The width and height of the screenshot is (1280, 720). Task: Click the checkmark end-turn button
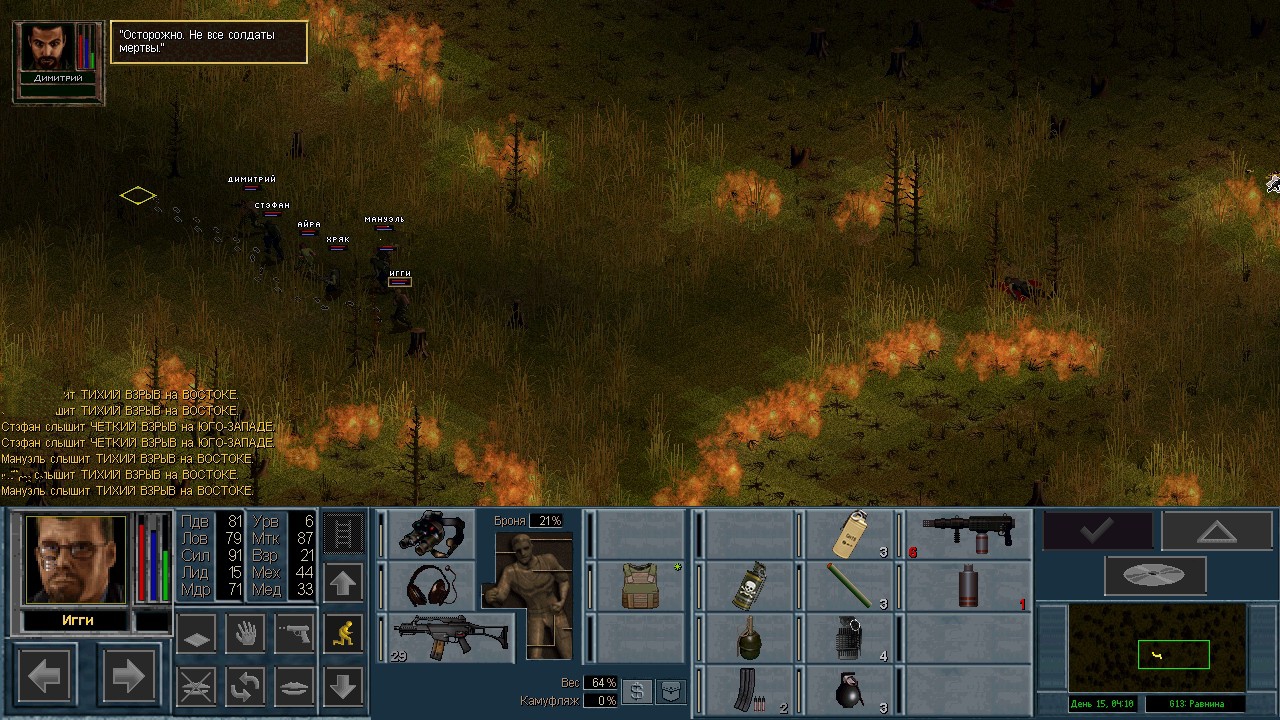coord(1097,531)
